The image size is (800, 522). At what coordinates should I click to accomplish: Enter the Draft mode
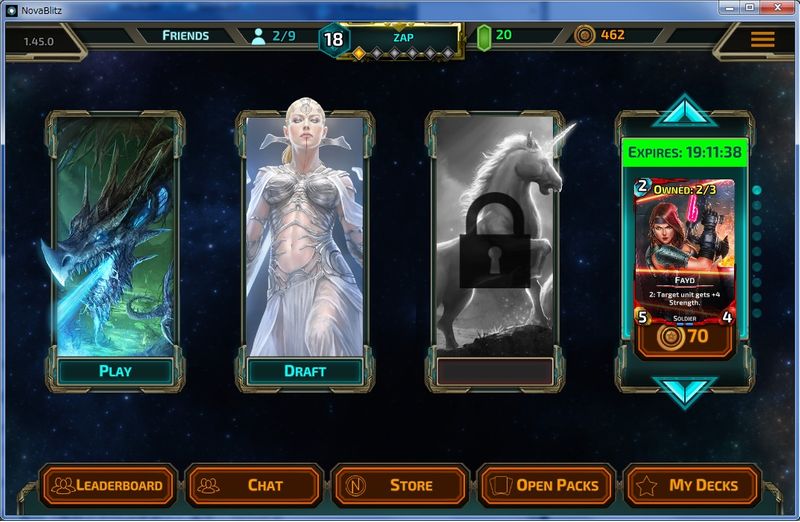(305, 371)
